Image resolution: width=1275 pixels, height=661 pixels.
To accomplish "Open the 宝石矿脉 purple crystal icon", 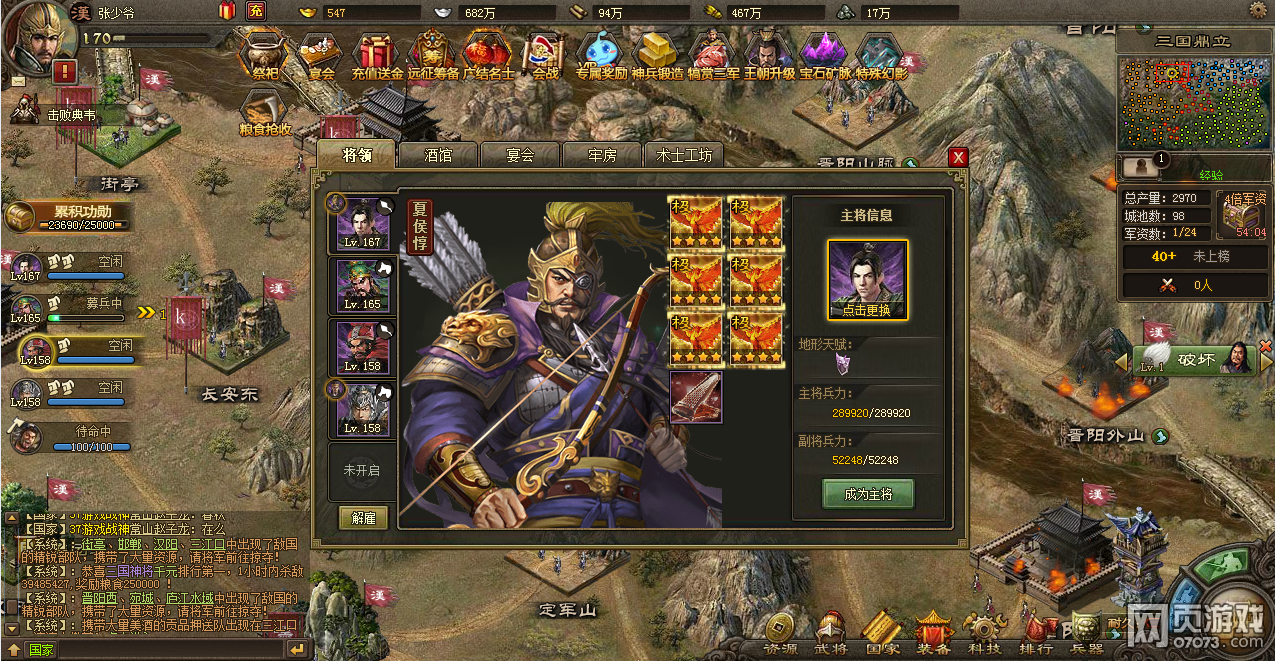I will (825, 54).
